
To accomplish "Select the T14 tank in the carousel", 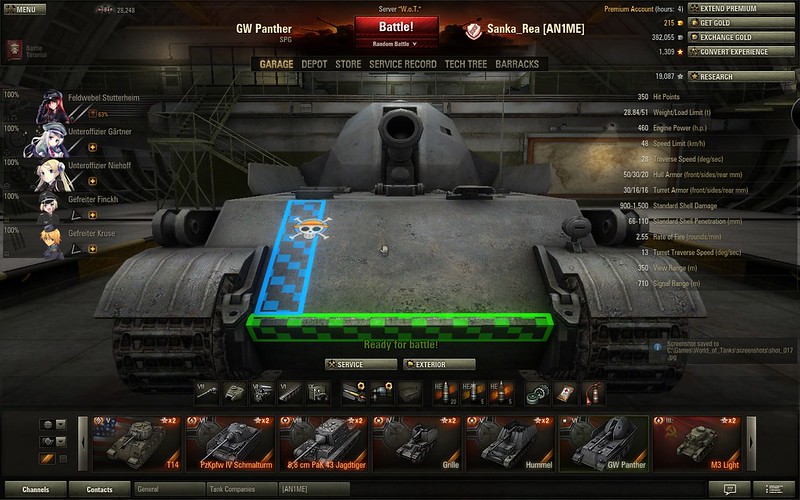I will 136,442.
